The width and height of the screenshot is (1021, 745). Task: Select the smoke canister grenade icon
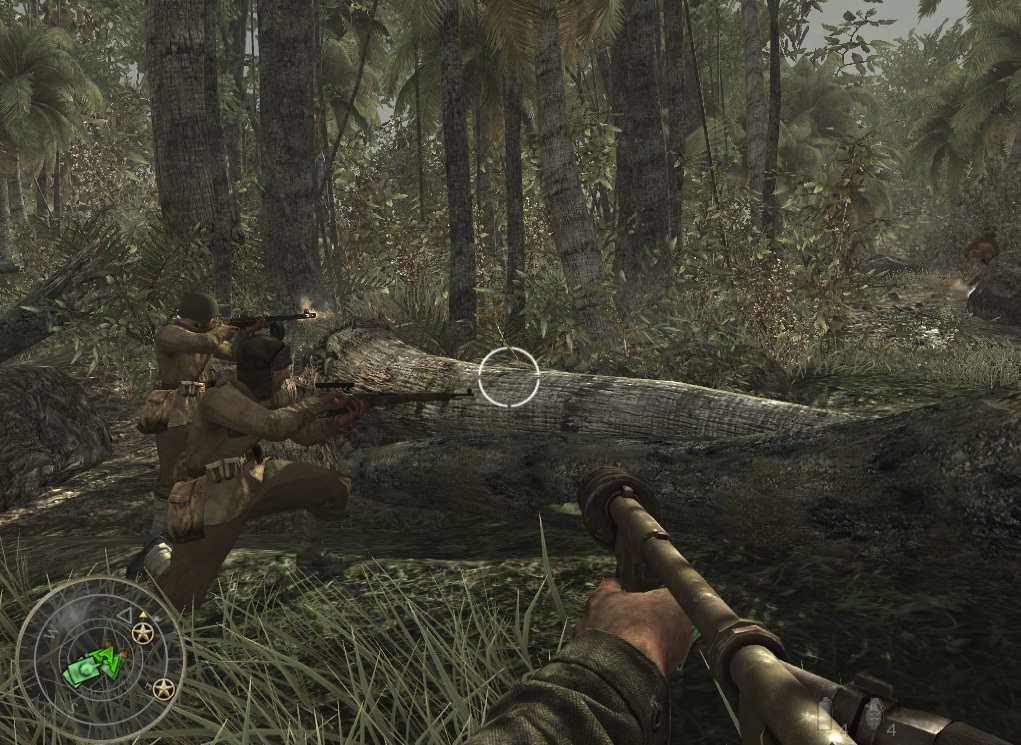coord(825,713)
